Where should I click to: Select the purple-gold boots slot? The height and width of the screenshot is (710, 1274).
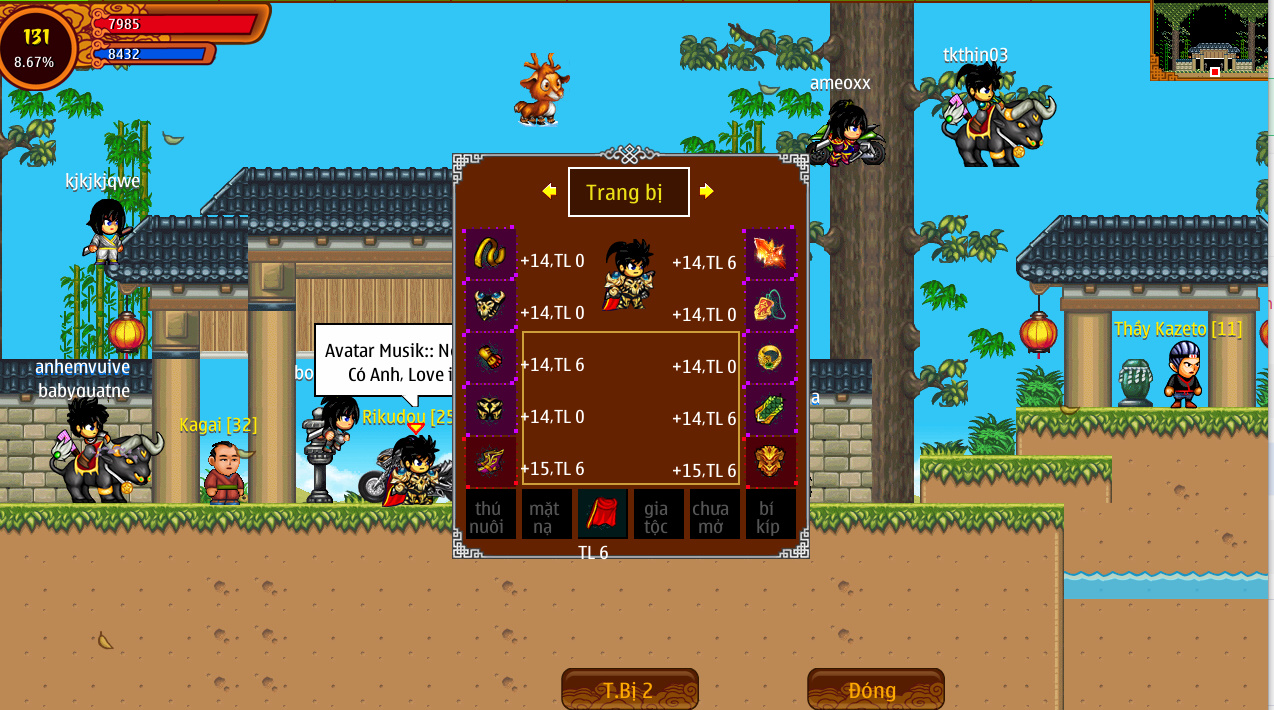pyautogui.click(x=490, y=461)
